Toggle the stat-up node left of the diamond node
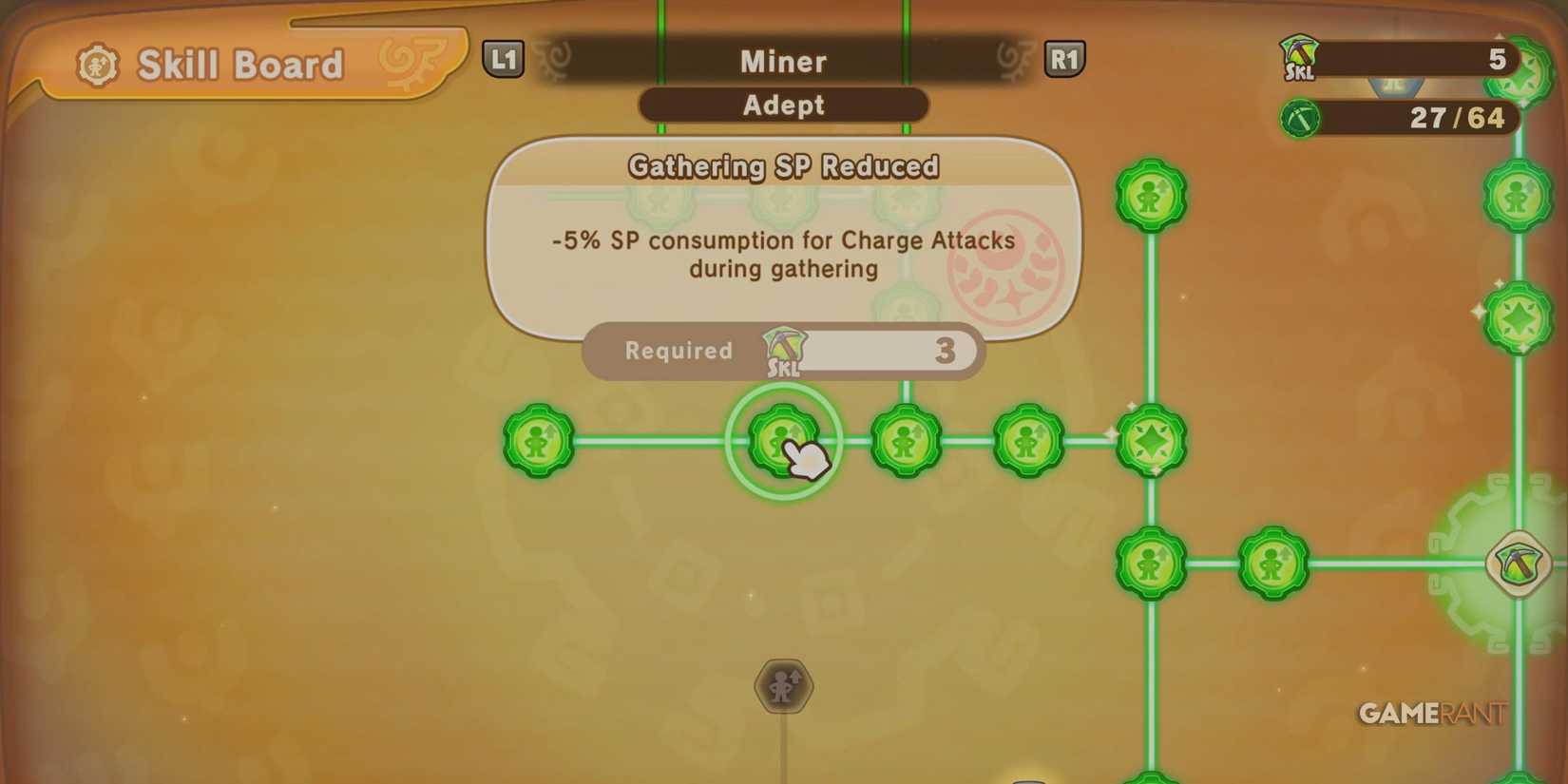1568x784 pixels. [1028, 440]
